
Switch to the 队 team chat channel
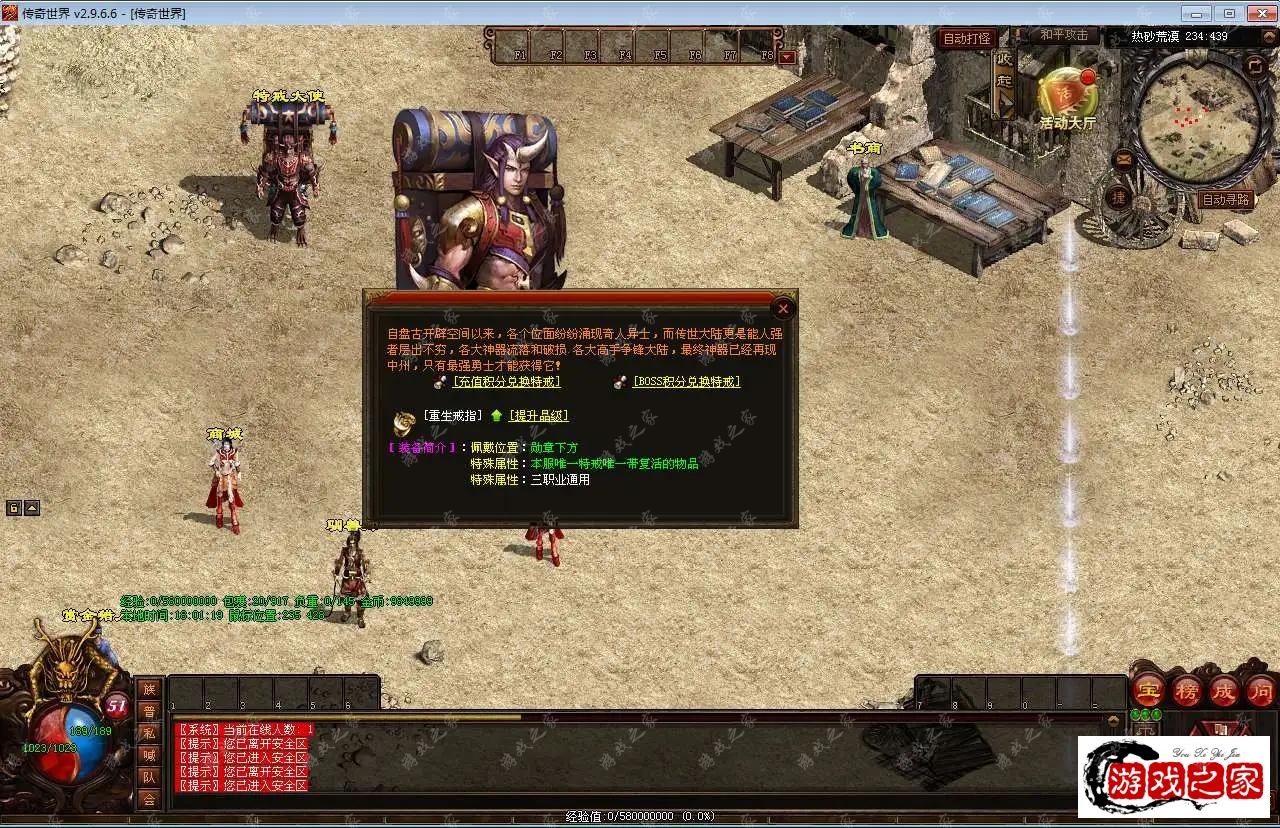(149, 777)
